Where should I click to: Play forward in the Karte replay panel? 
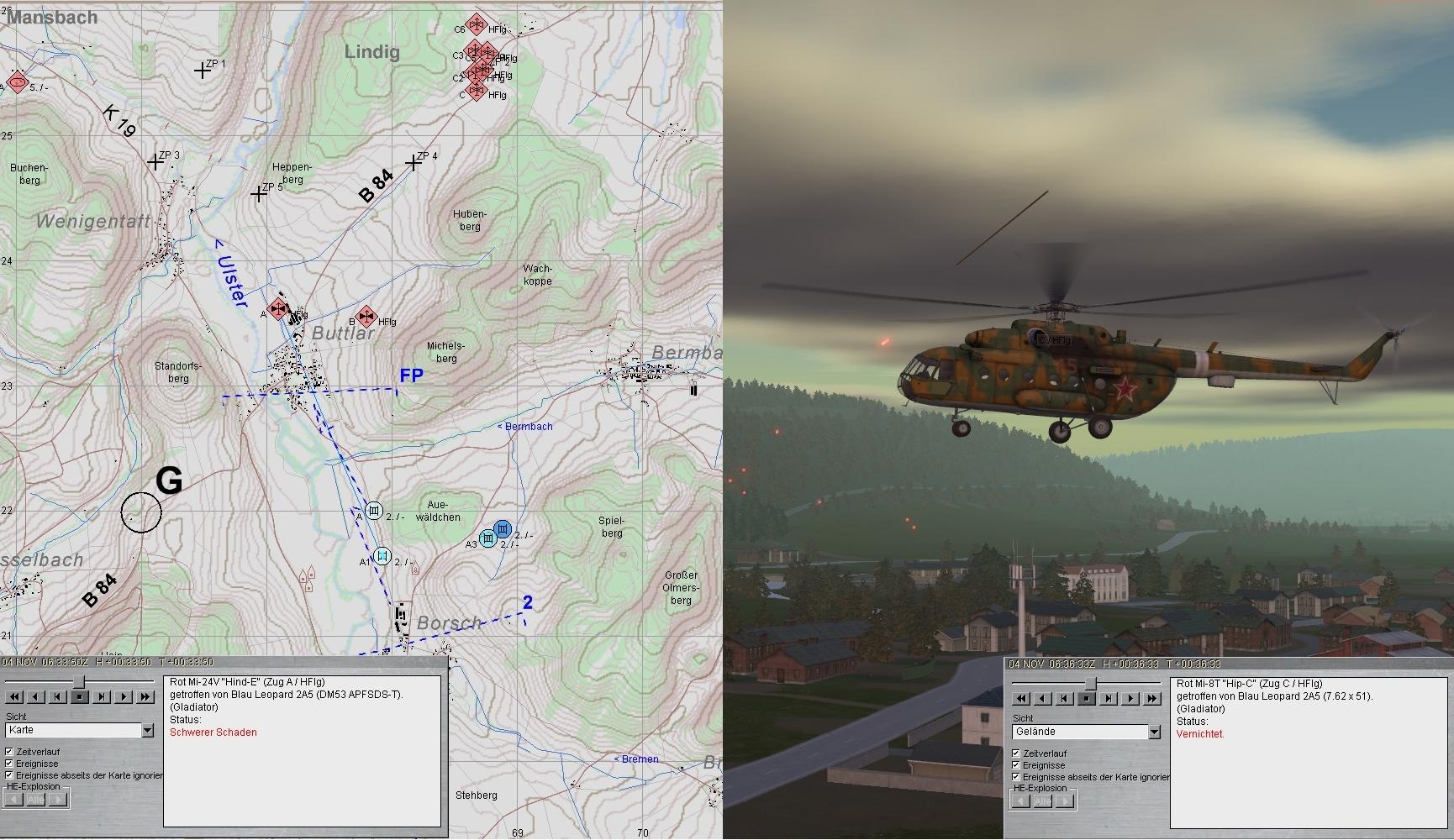point(124,697)
